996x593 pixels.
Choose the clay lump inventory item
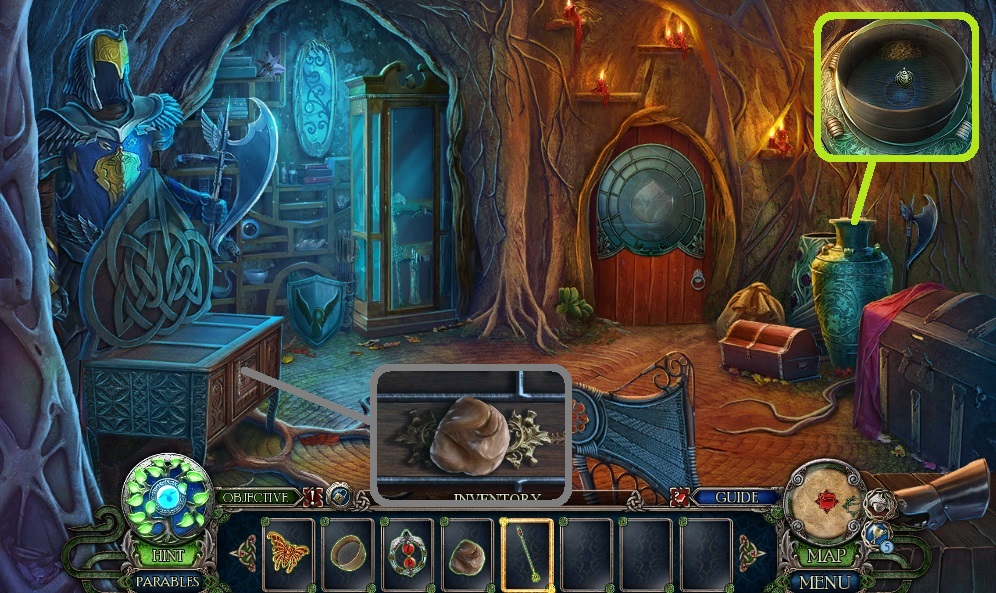pos(467,553)
